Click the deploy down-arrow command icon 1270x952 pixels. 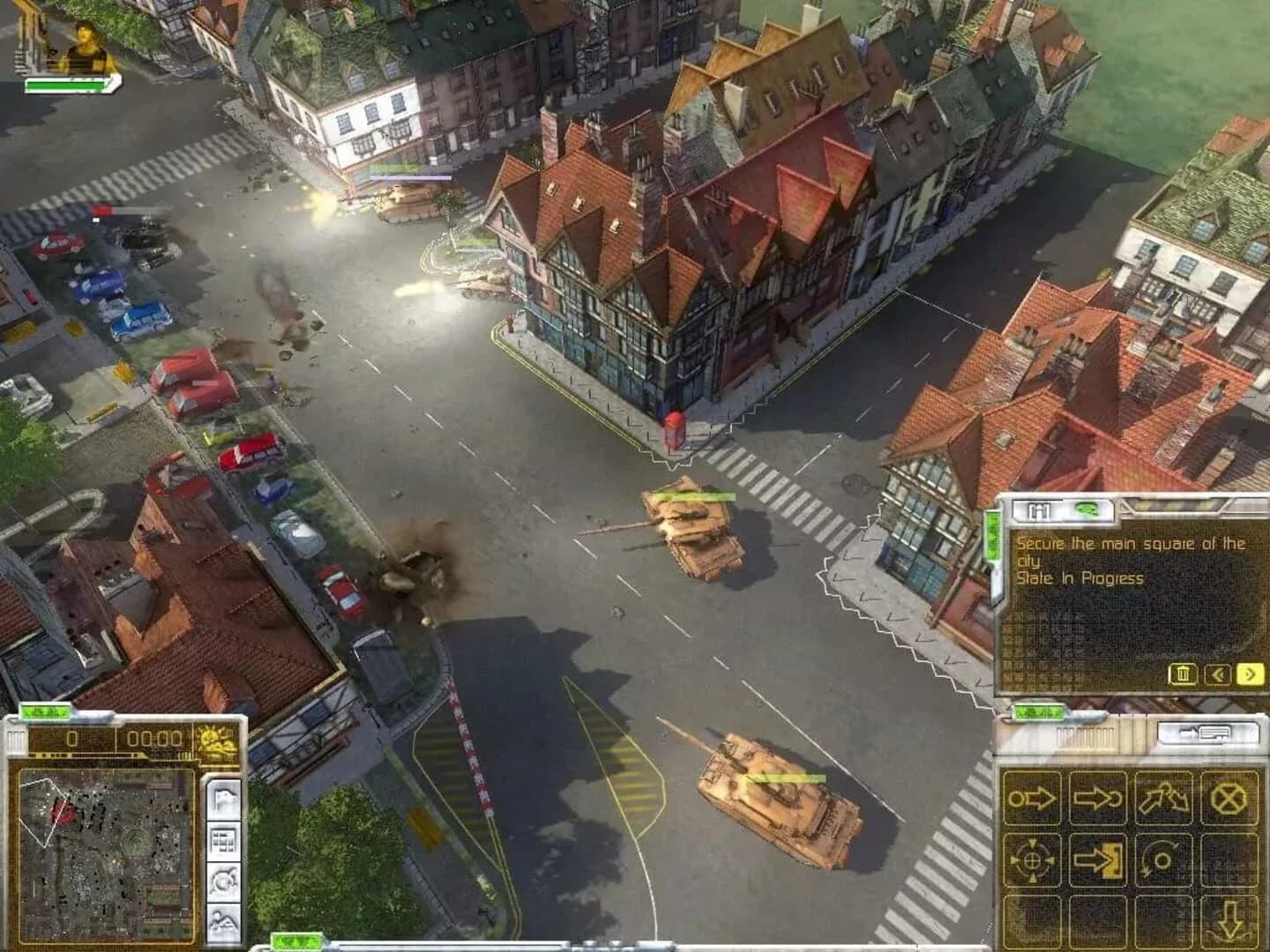coord(1230,920)
